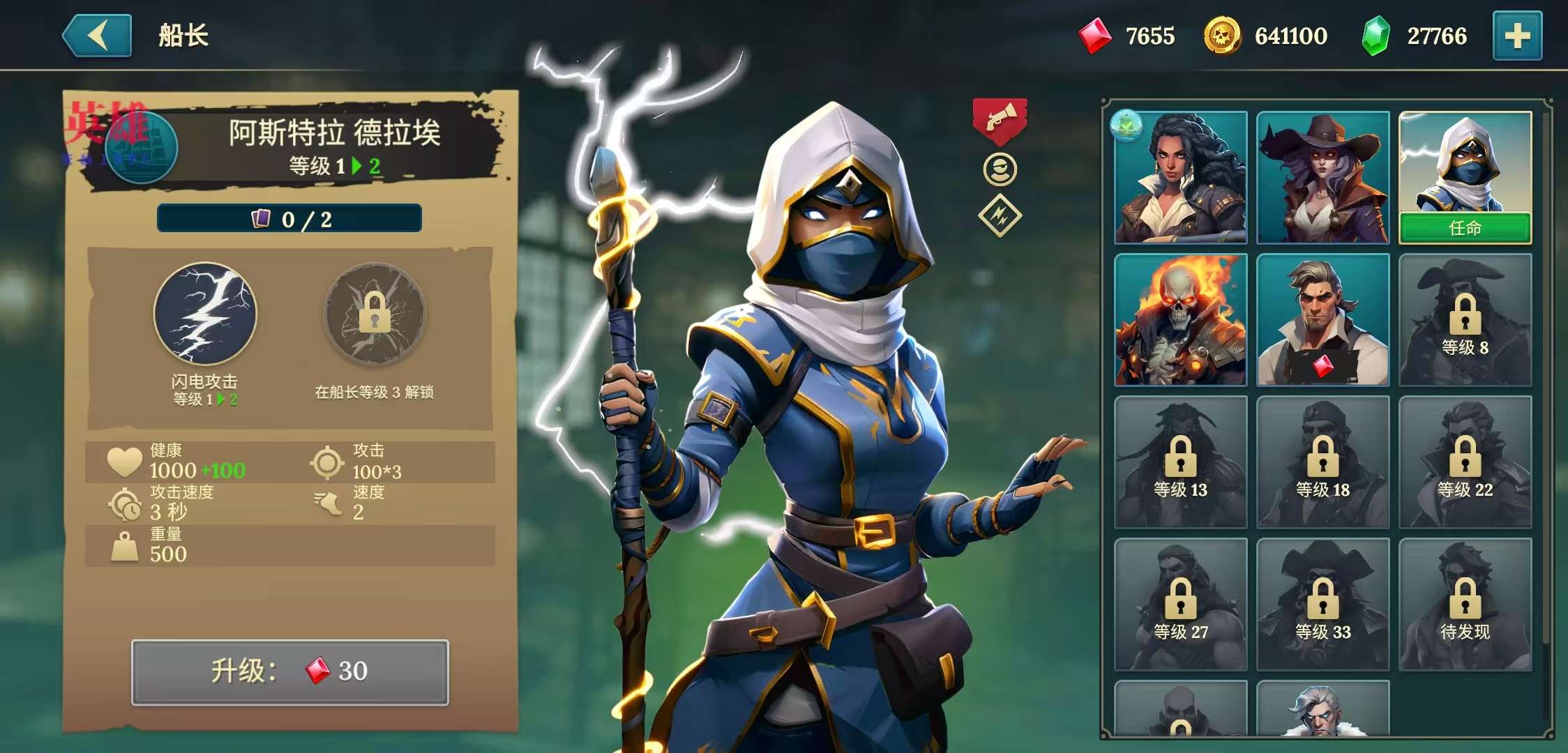Open the locked captain requiring level 22
Screen dimensions: 1568x753
pos(1465,462)
